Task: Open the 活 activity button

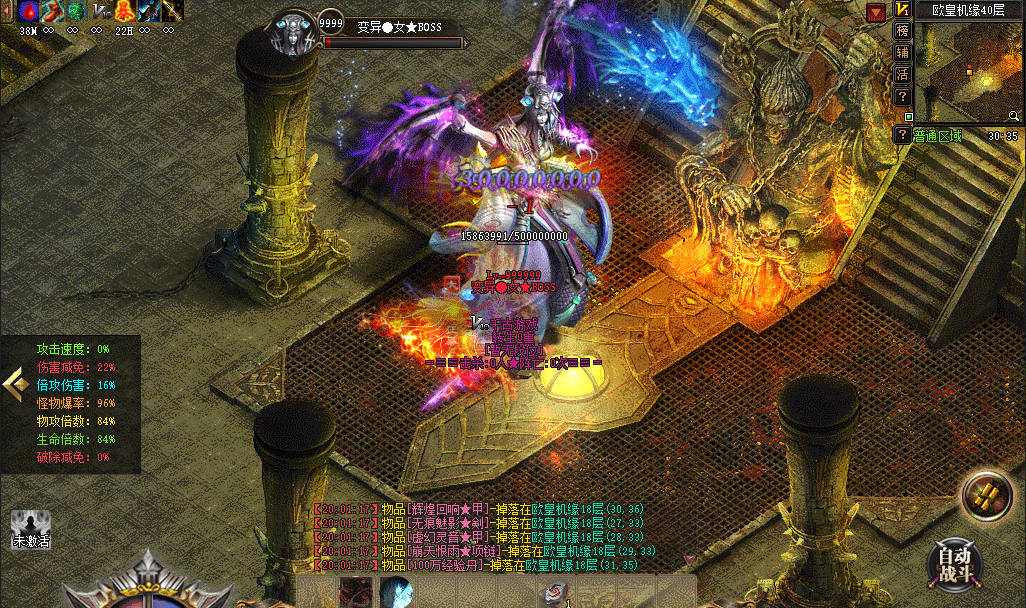Action: 902,74
